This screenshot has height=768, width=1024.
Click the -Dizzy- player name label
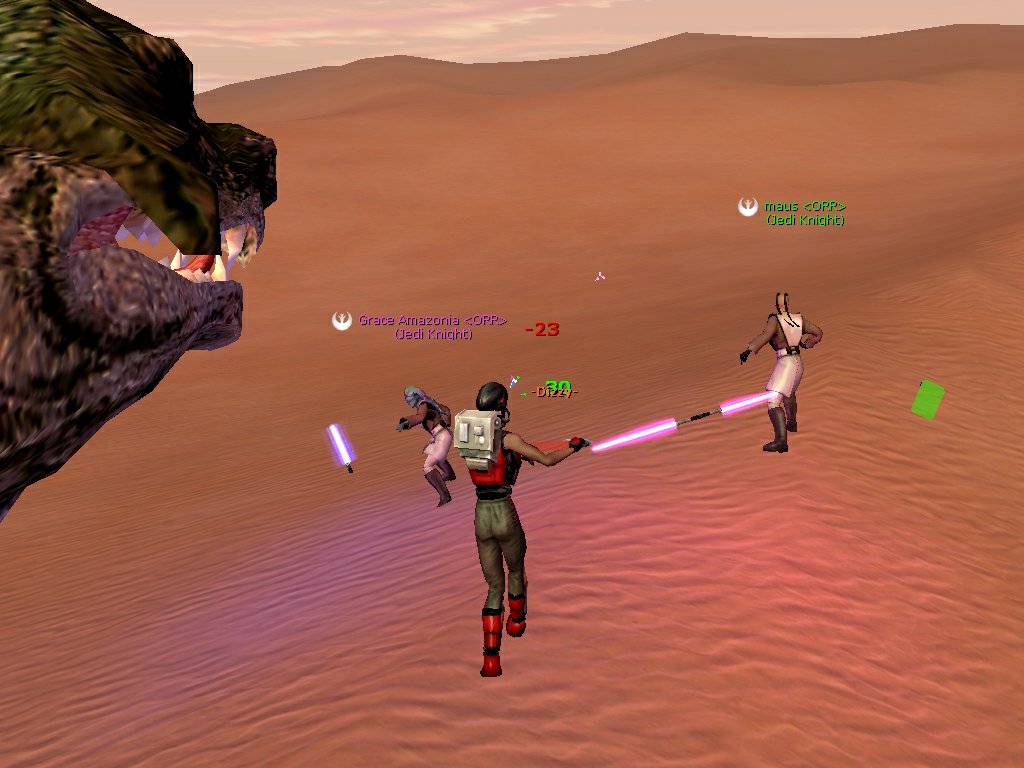click(x=555, y=392)
